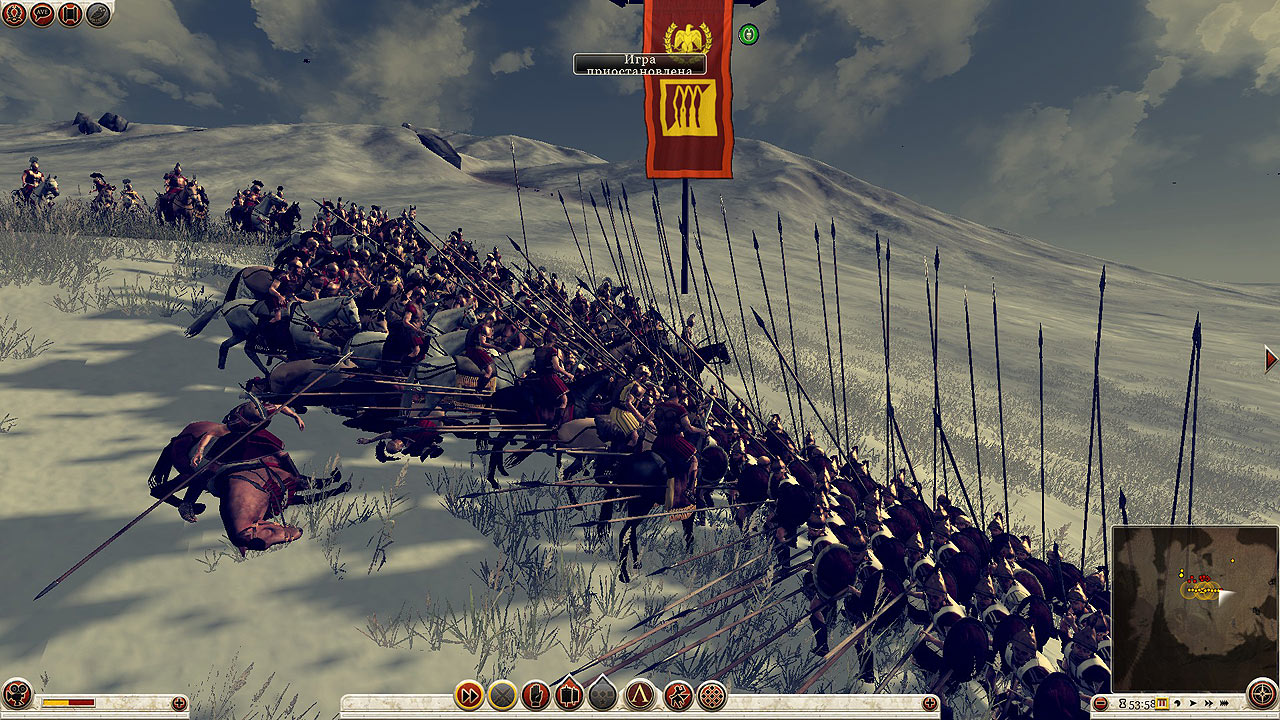This screenshot has width=1280, height=720.
Task: Activate the fighting soldier ability icon
Action: point(678,694)
